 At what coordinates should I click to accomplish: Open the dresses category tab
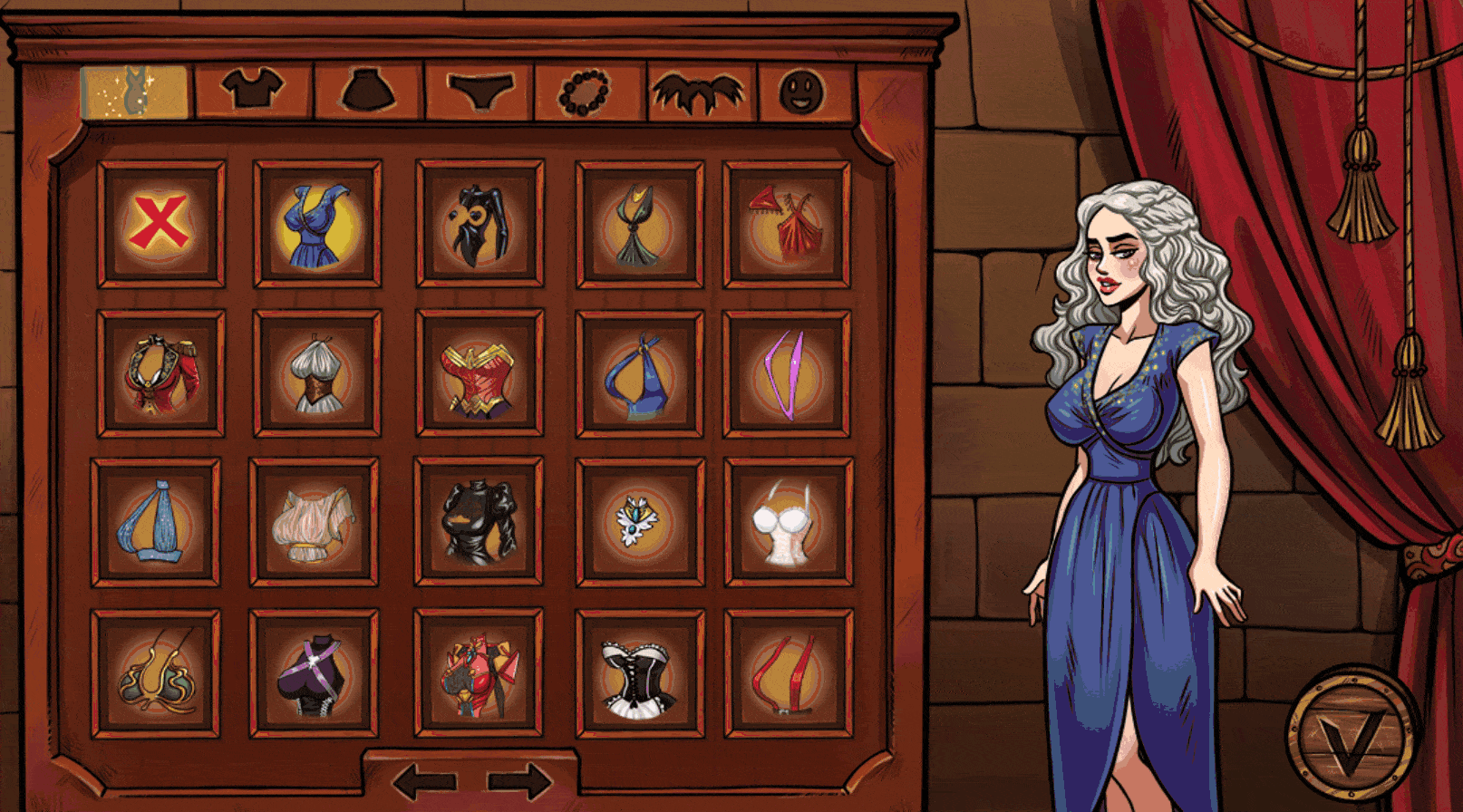tap(134, 91)
